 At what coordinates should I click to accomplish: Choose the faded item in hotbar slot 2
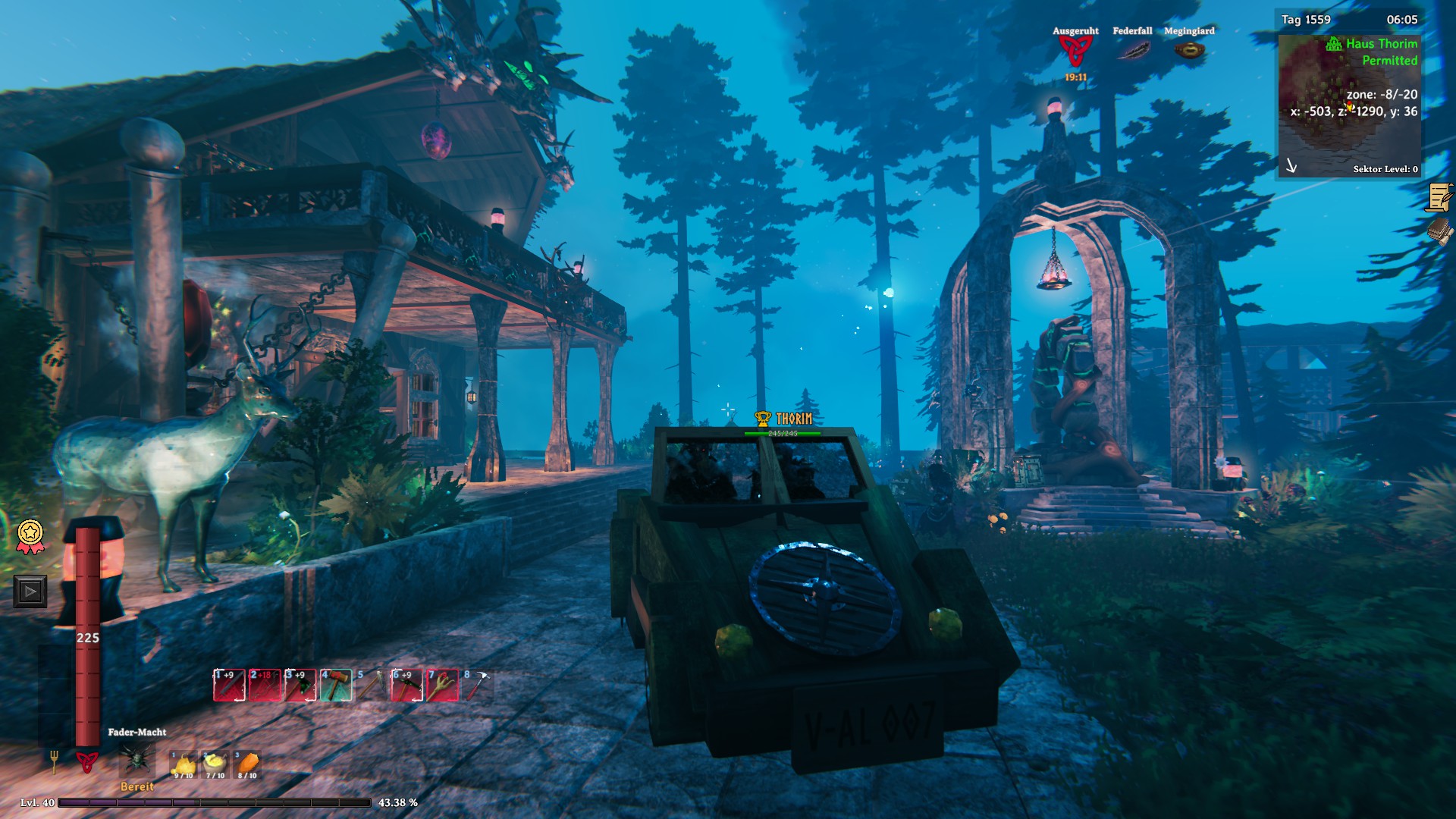265,686
